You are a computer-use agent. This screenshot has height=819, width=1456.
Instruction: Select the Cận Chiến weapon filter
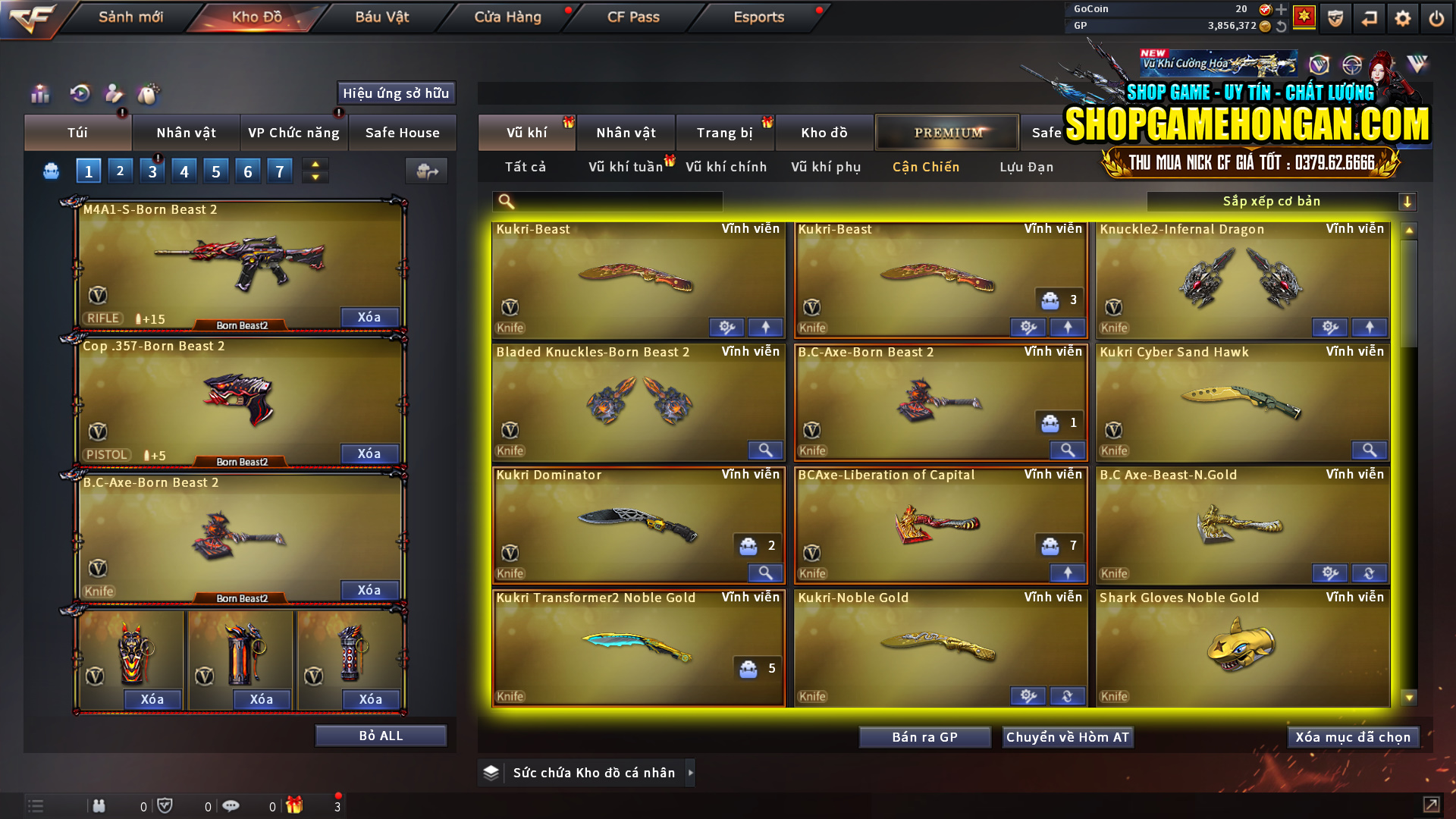pyautogui.click(x=926, y=167)
